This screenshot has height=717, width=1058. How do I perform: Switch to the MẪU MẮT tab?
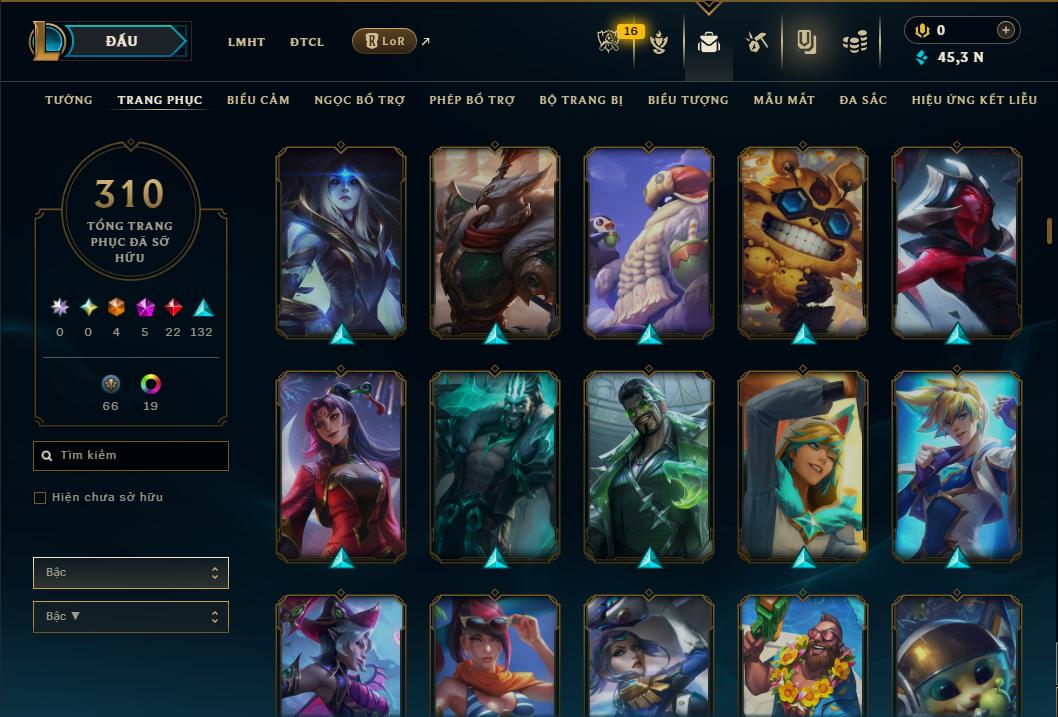[784, 100]
